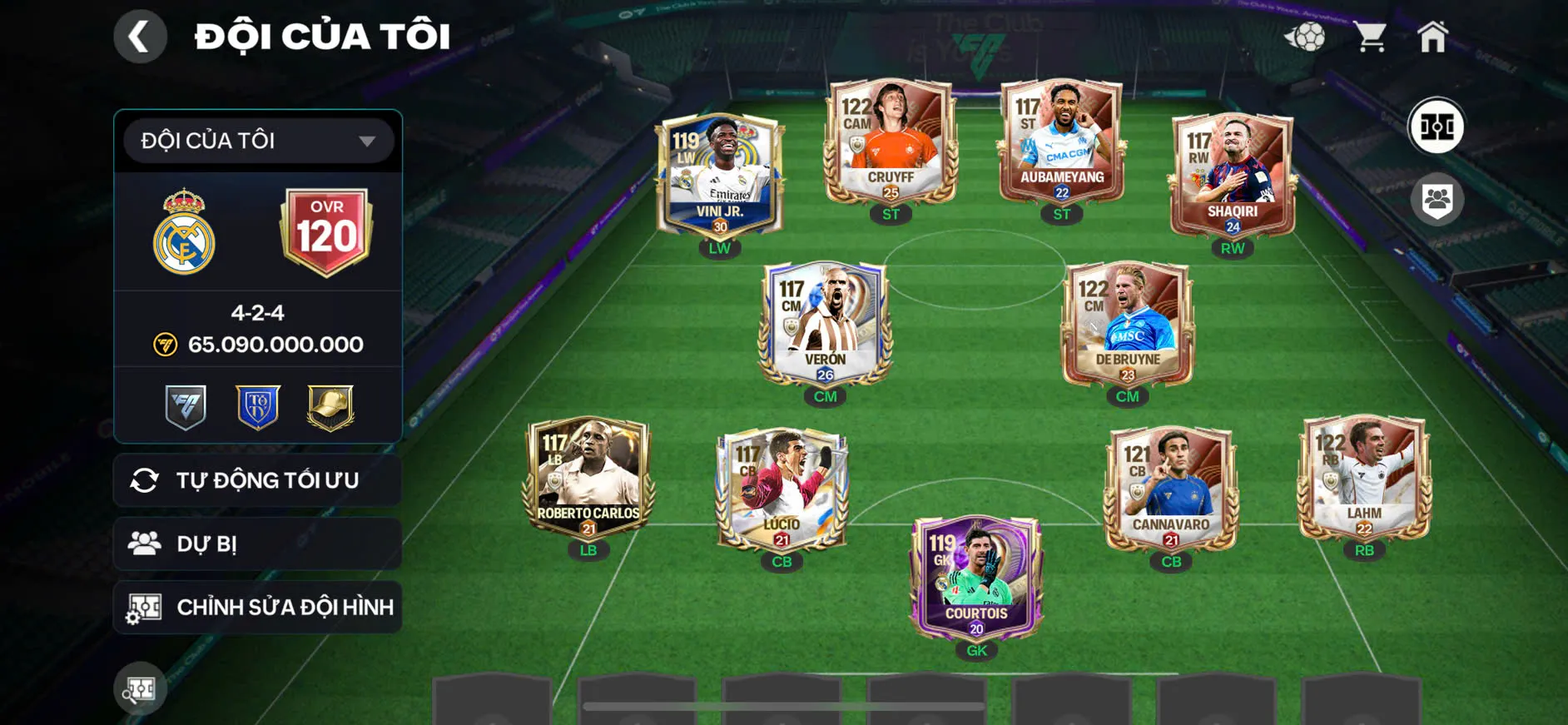
Task: Open the squad members icon below formation icon
Action: (x=1437, y=197)
